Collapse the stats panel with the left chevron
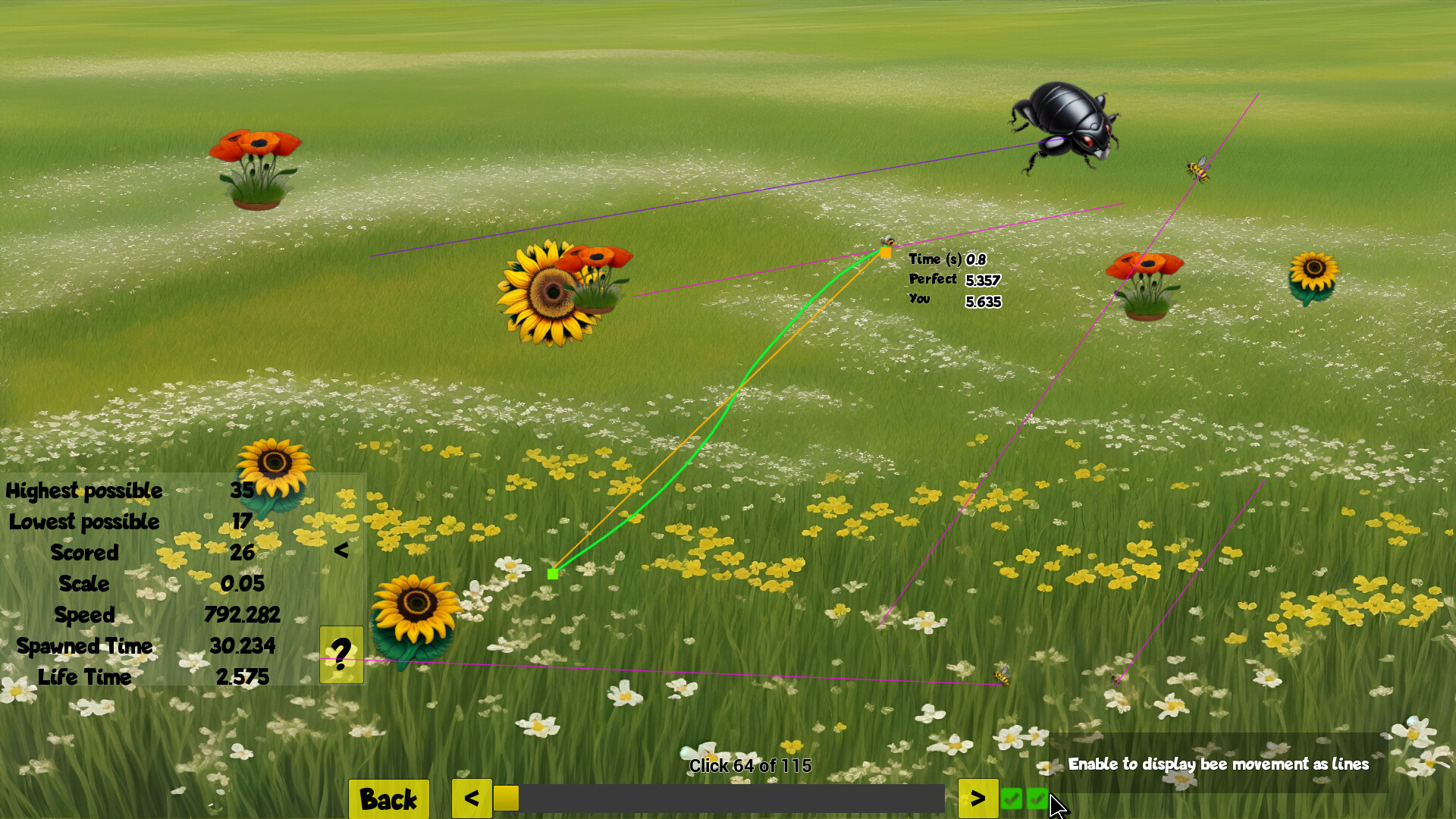 pyautogui.click(x=341, y=551)
